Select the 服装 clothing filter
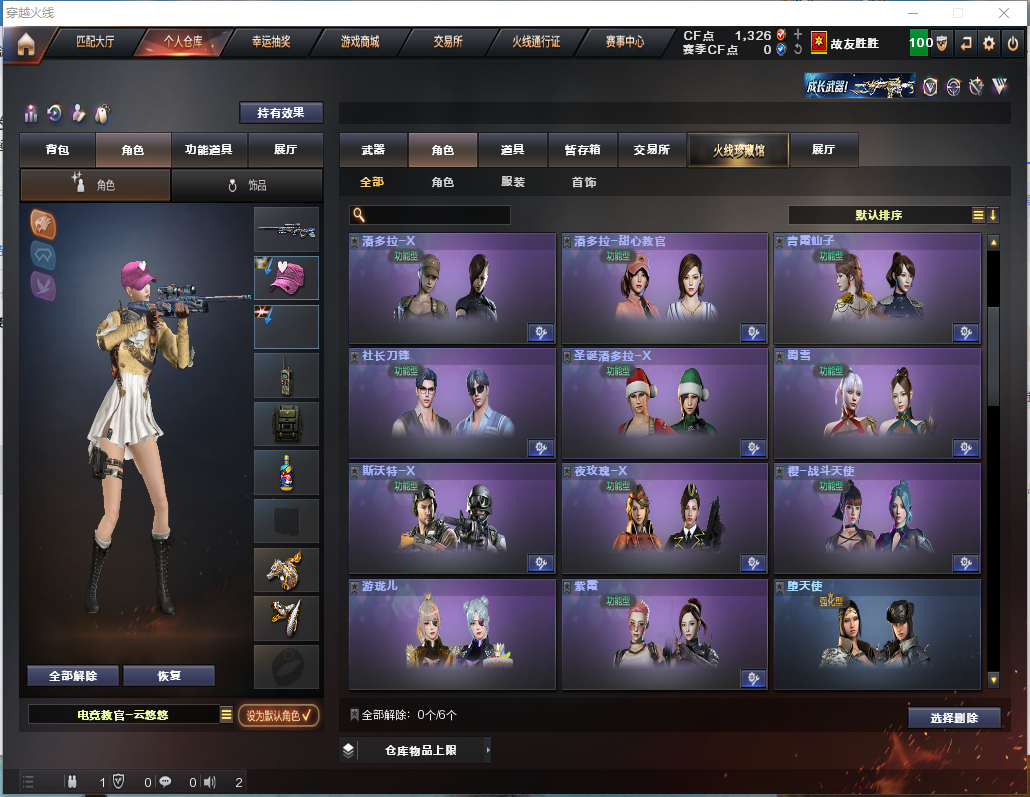 [513, 182]
